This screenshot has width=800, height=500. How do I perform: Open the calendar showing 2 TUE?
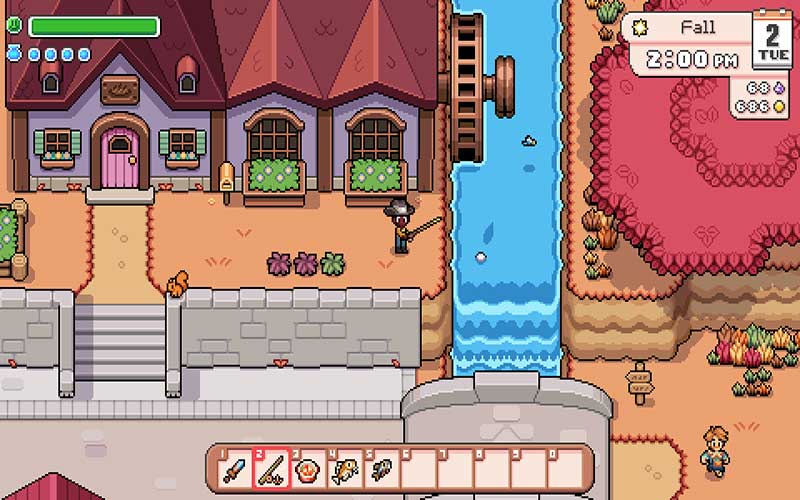click(x=771, y=40)
